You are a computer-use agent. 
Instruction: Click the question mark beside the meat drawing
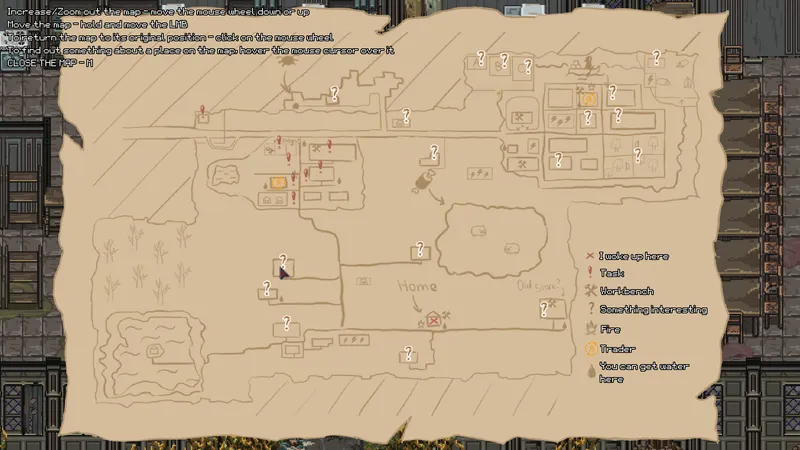[434, 152]
